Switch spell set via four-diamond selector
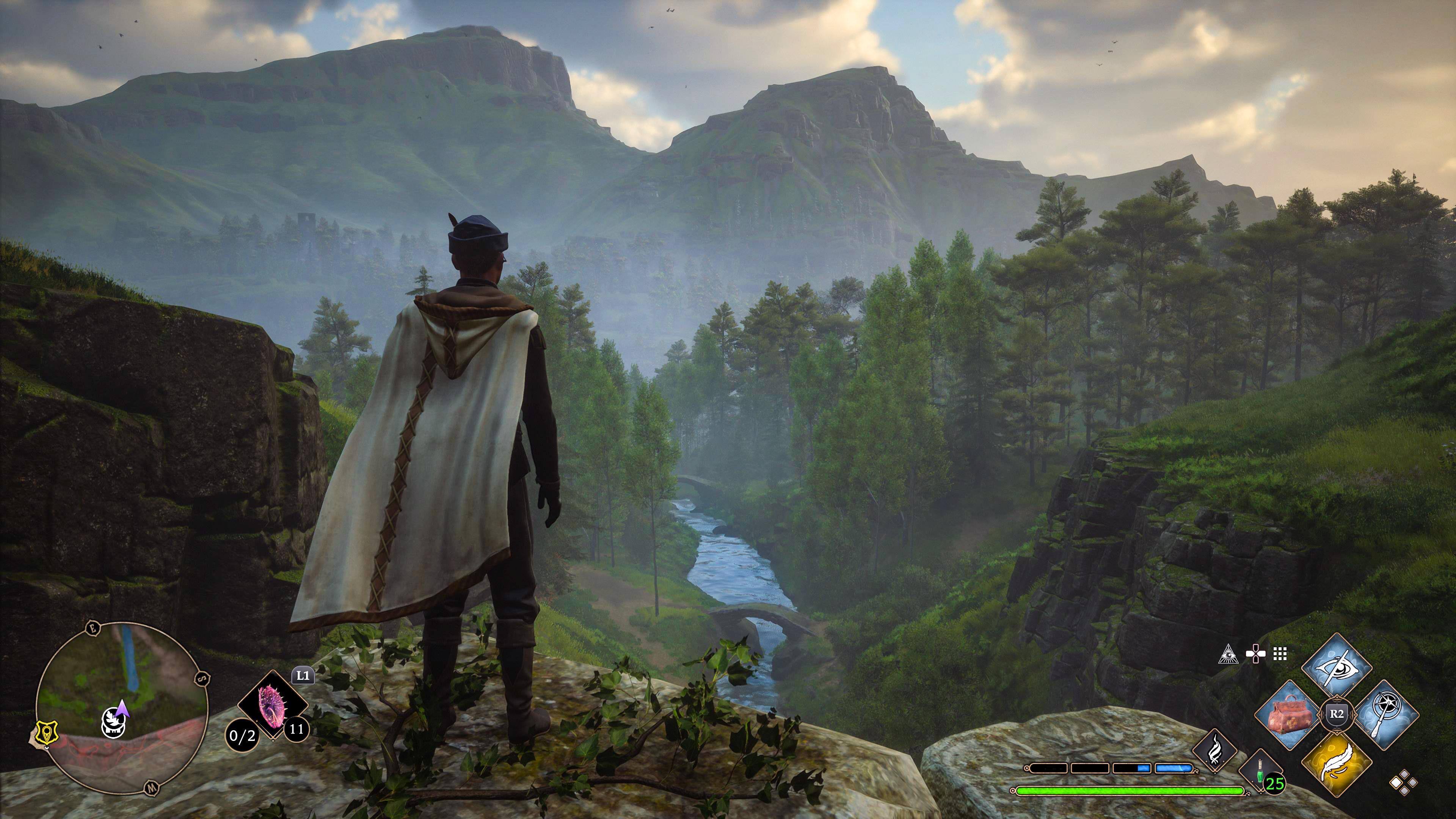1456x819 pixels. 1403,783
